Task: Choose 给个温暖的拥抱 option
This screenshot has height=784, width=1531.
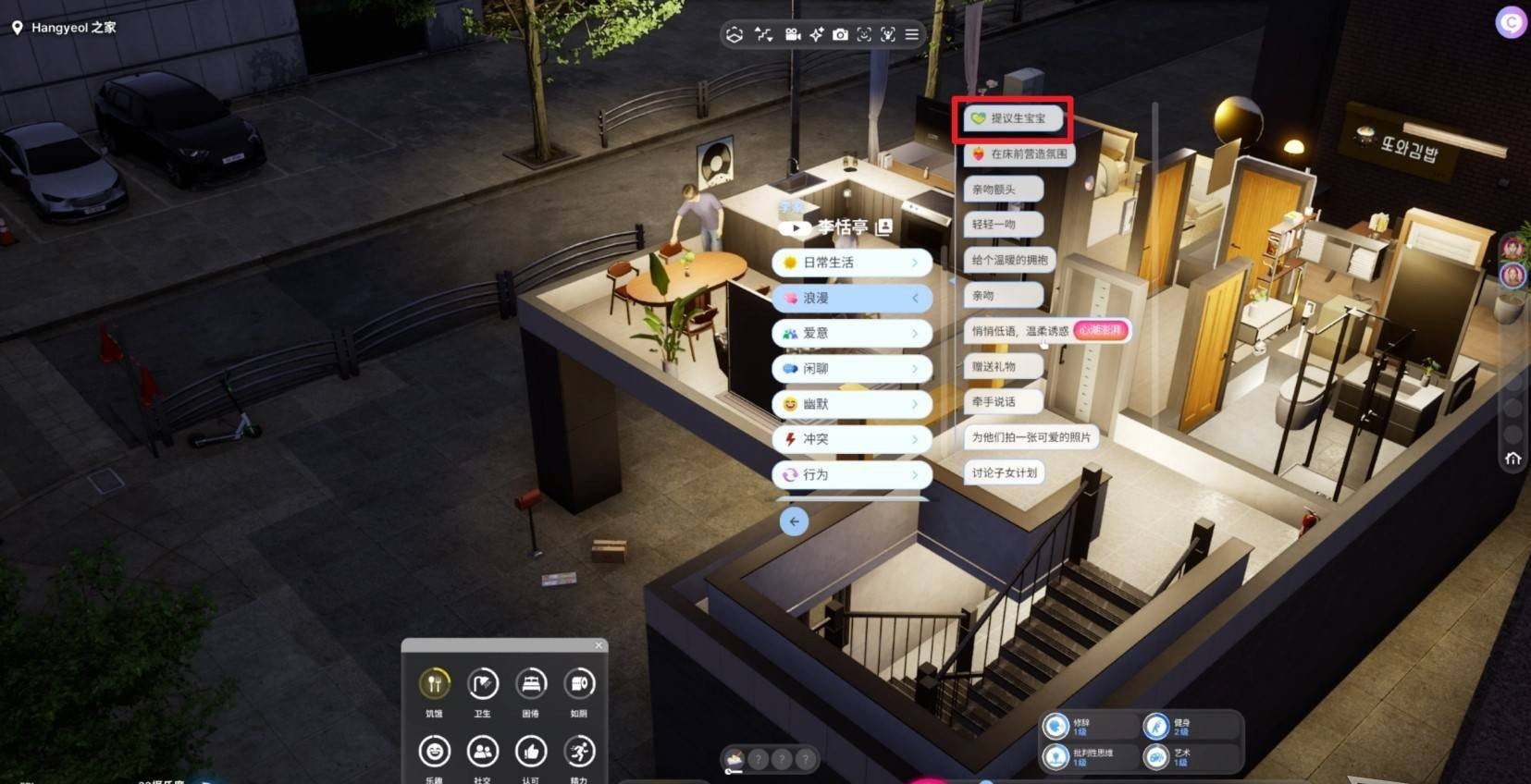Action: (1009, 261)
